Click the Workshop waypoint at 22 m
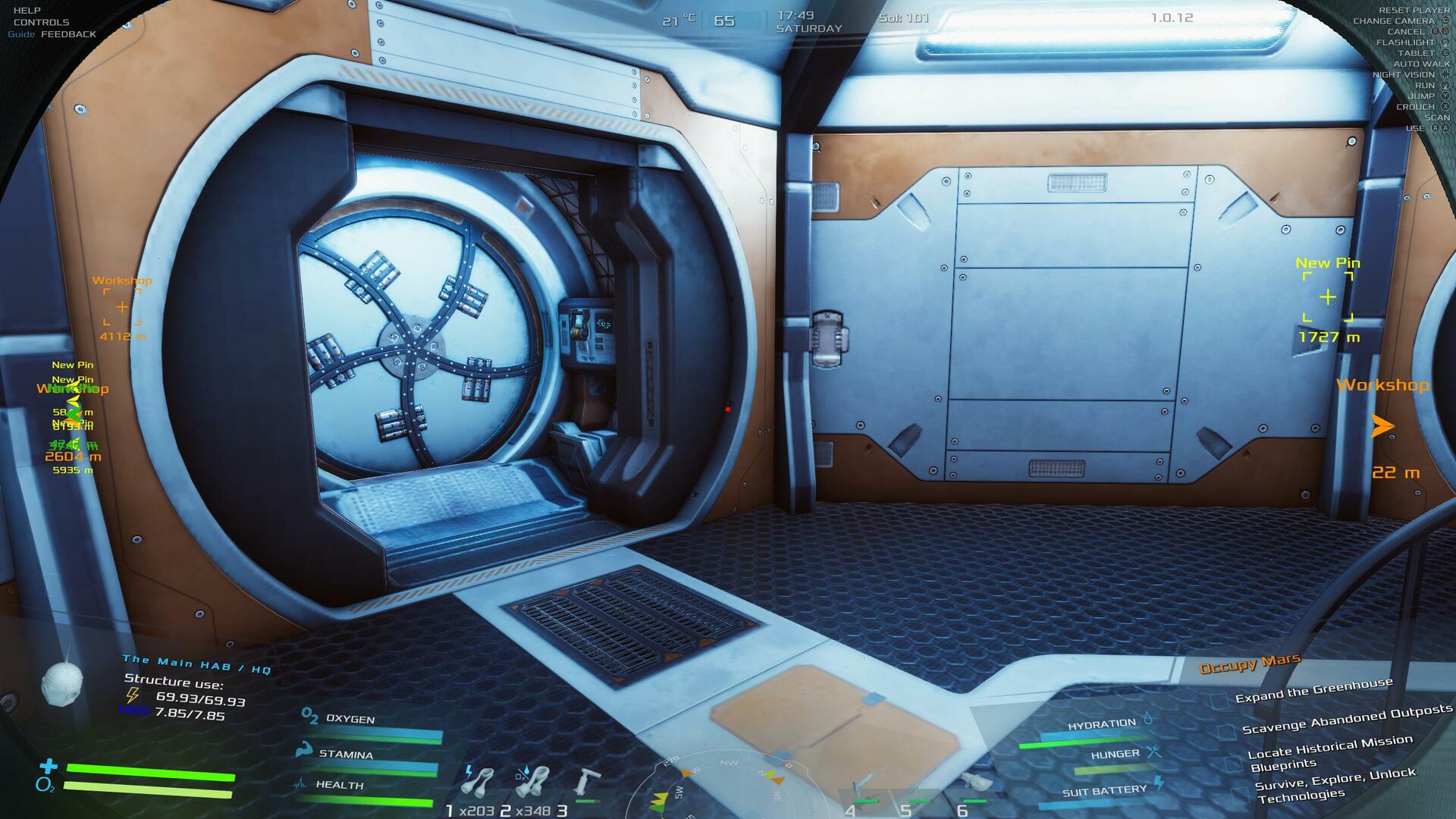Screen dimensions: 1456x819 tap(1382, 426)
